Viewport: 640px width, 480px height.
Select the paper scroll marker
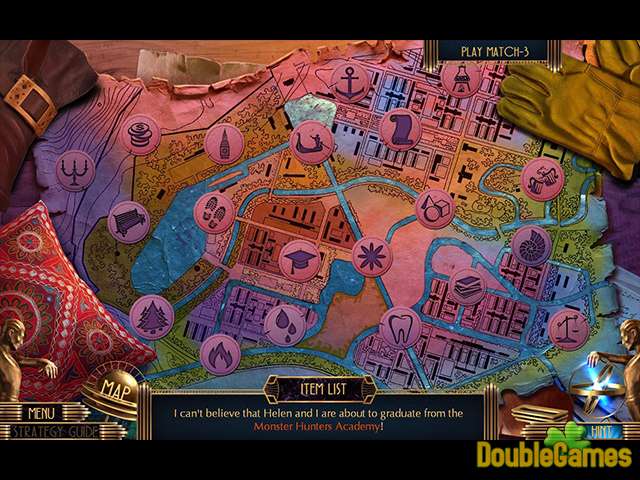point(400,128)
